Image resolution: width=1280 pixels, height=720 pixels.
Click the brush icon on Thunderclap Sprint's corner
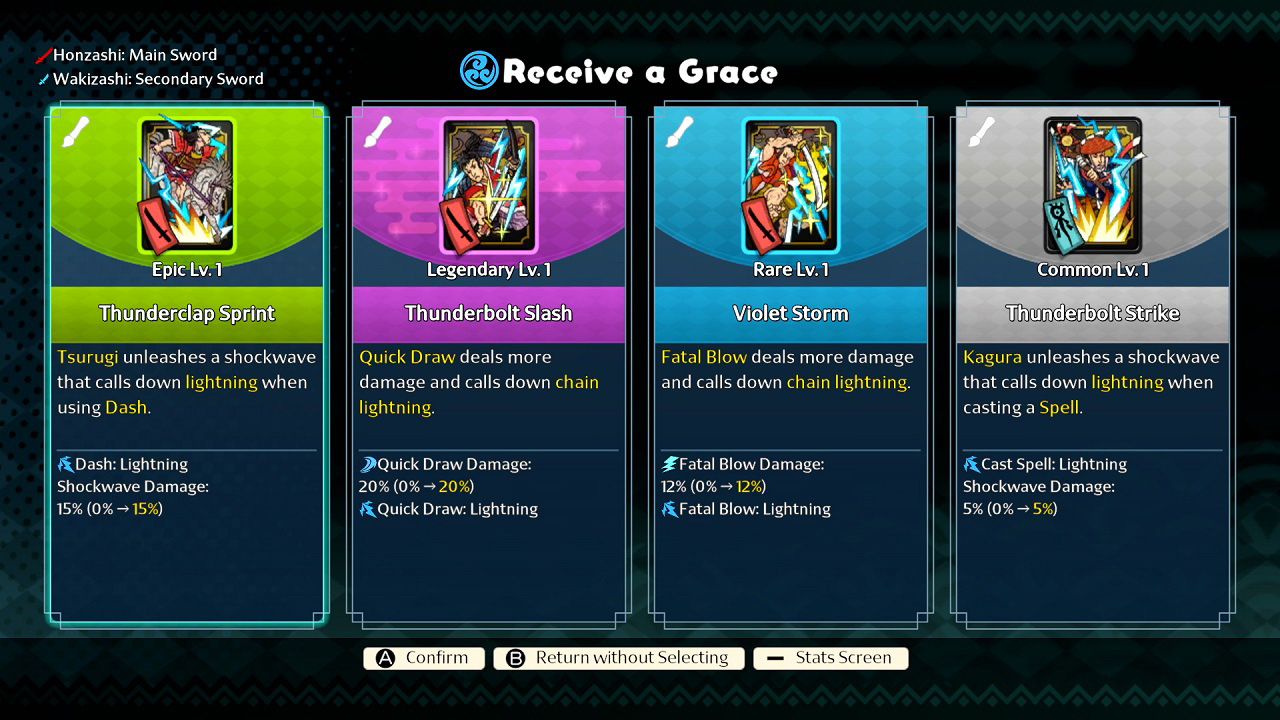point(77,130)
